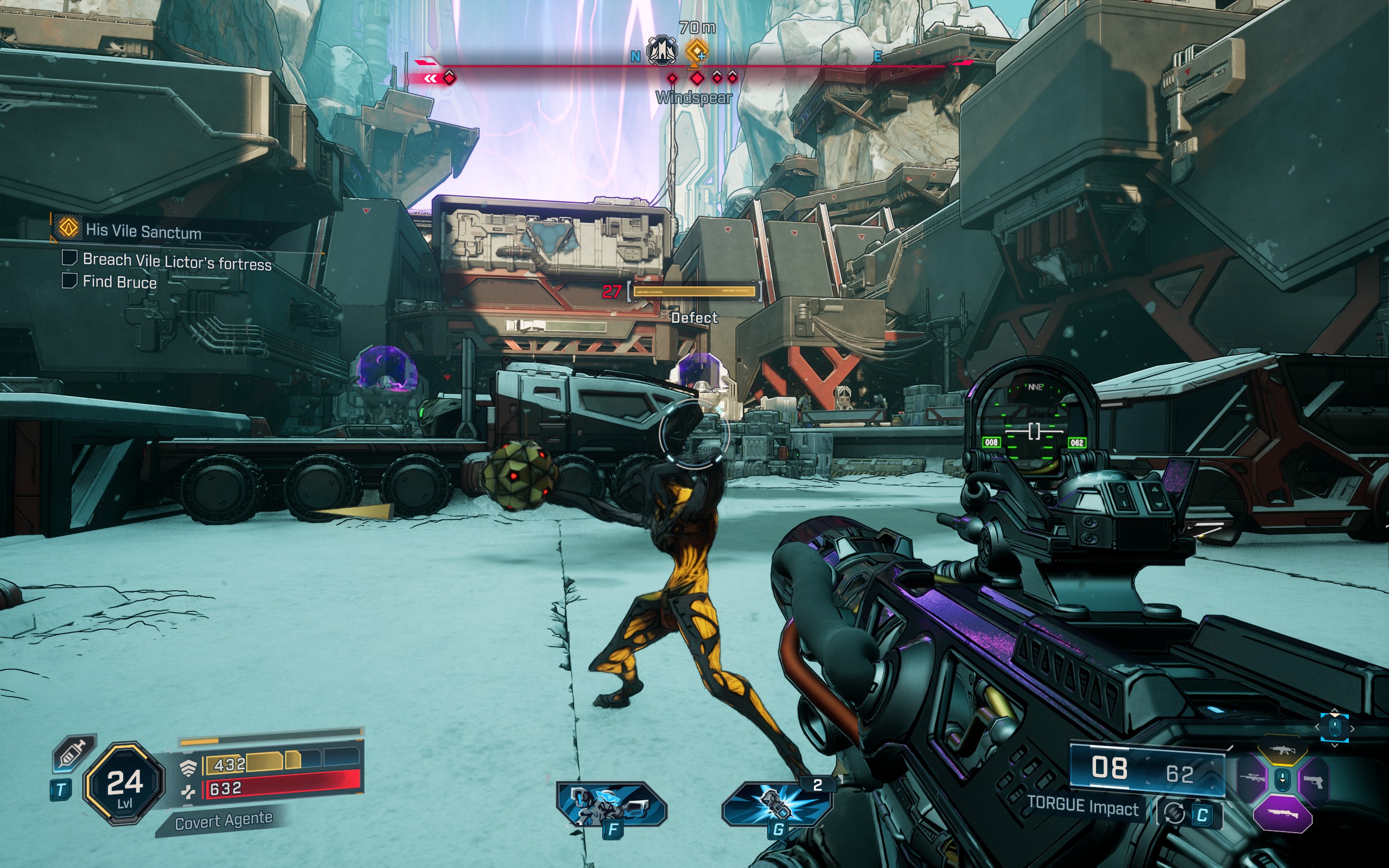
Task: Choose the pistol weapon slot
Action: coord(1313,781)
